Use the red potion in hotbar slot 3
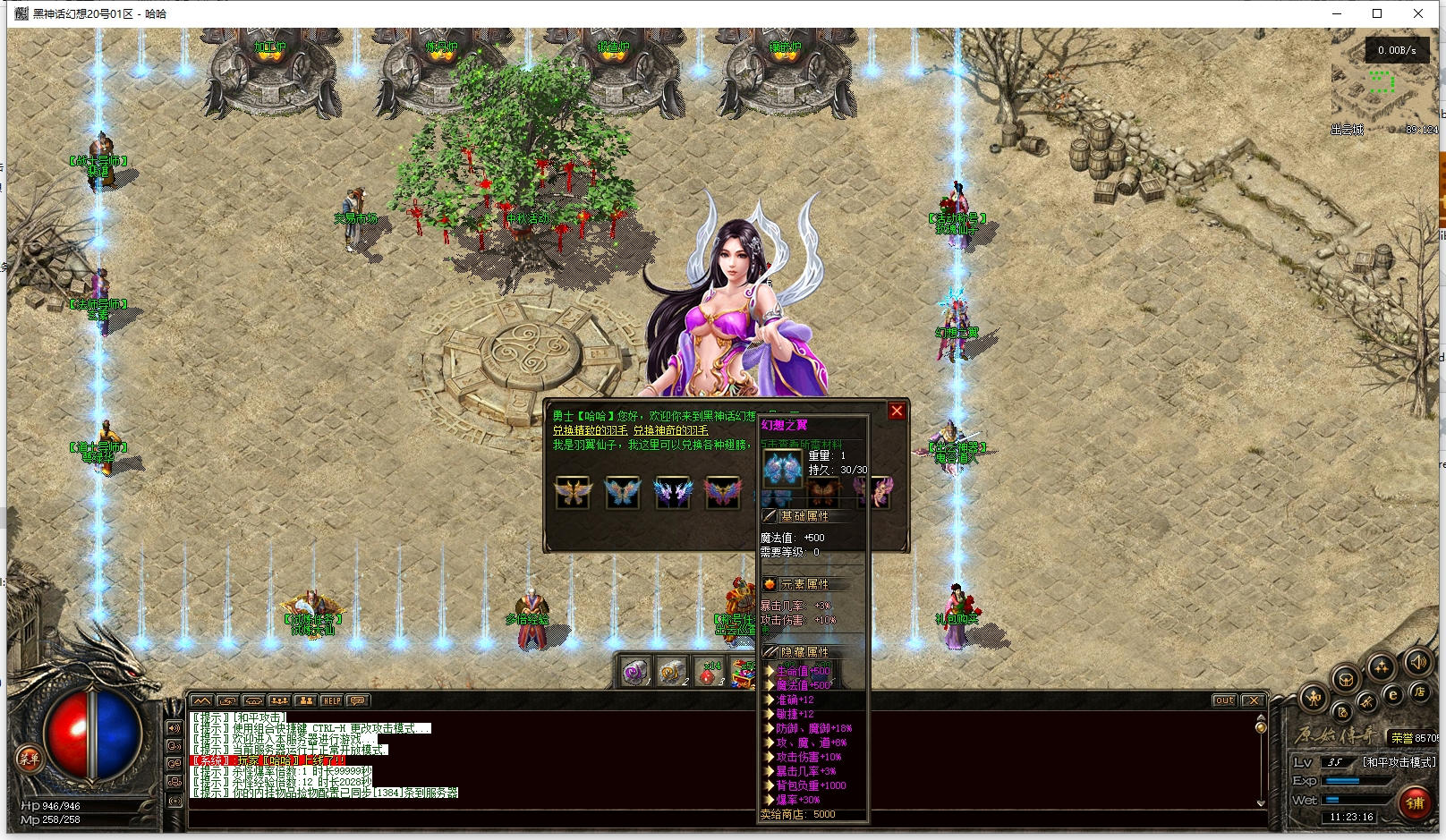Image resolution: width=1446 pixels, height=840 pixels. click(709, 673)
